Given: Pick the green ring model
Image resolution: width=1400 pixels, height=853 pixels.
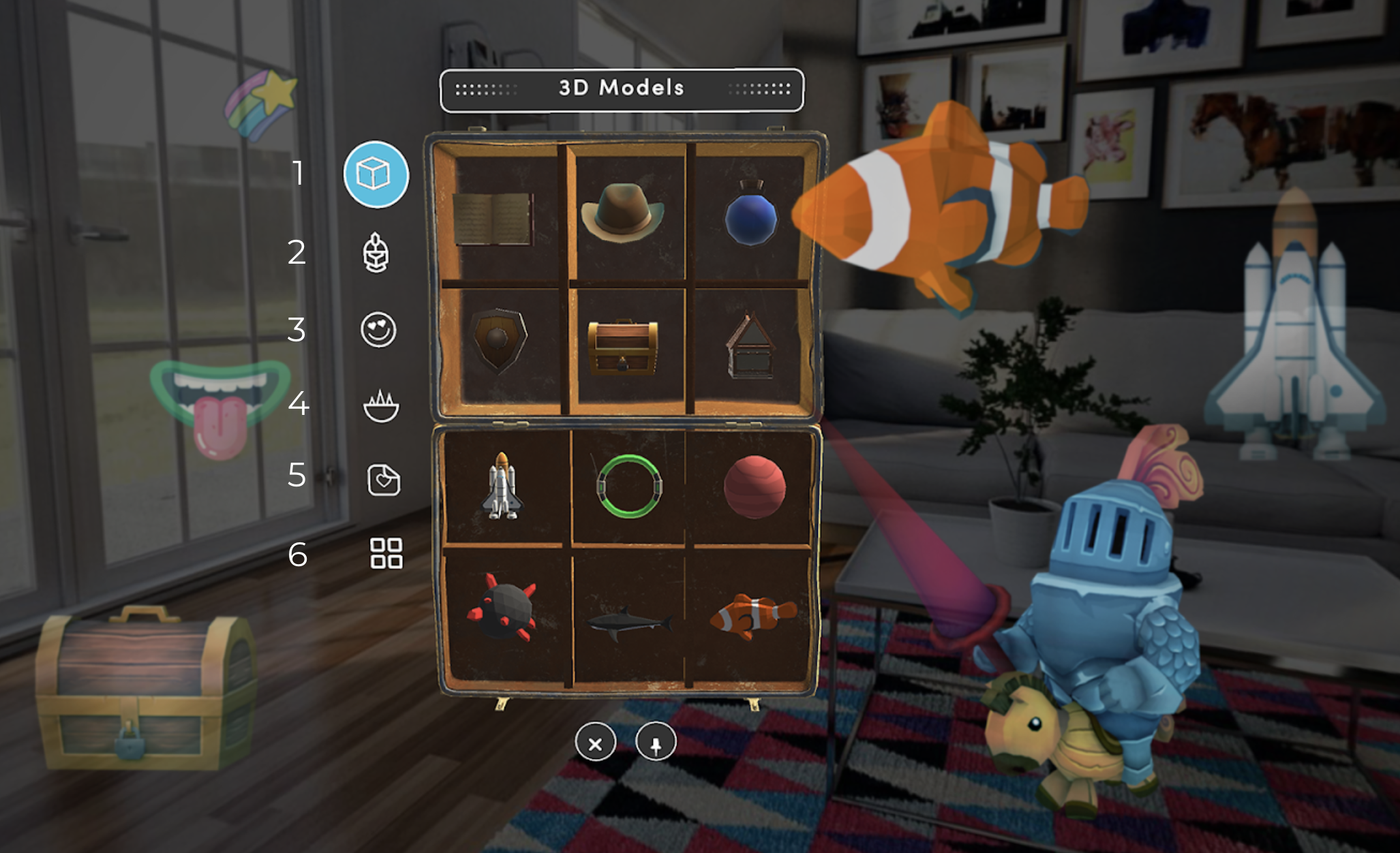Looking at the screenshot, I should [x=628, y=486].
